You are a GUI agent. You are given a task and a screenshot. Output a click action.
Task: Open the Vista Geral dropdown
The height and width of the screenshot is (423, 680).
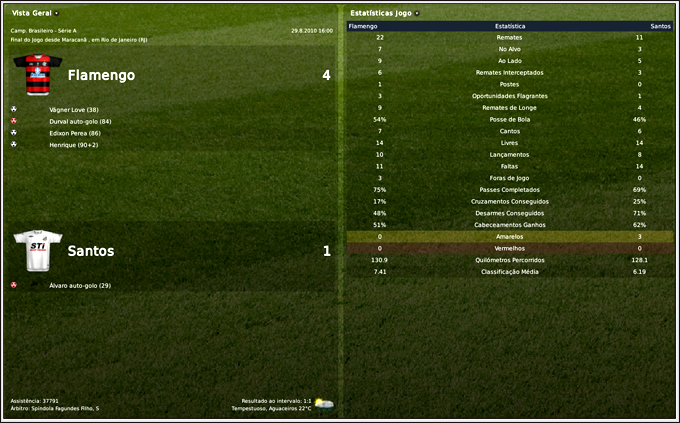[x=36, y=13]
